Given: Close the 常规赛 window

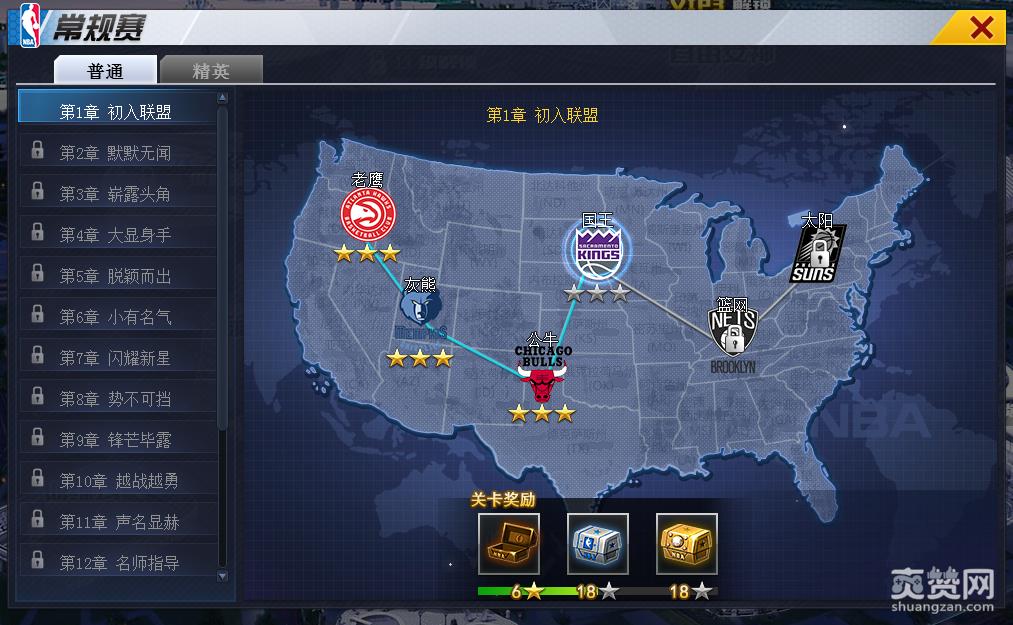Looking at the screenshot, I should 982,28.
